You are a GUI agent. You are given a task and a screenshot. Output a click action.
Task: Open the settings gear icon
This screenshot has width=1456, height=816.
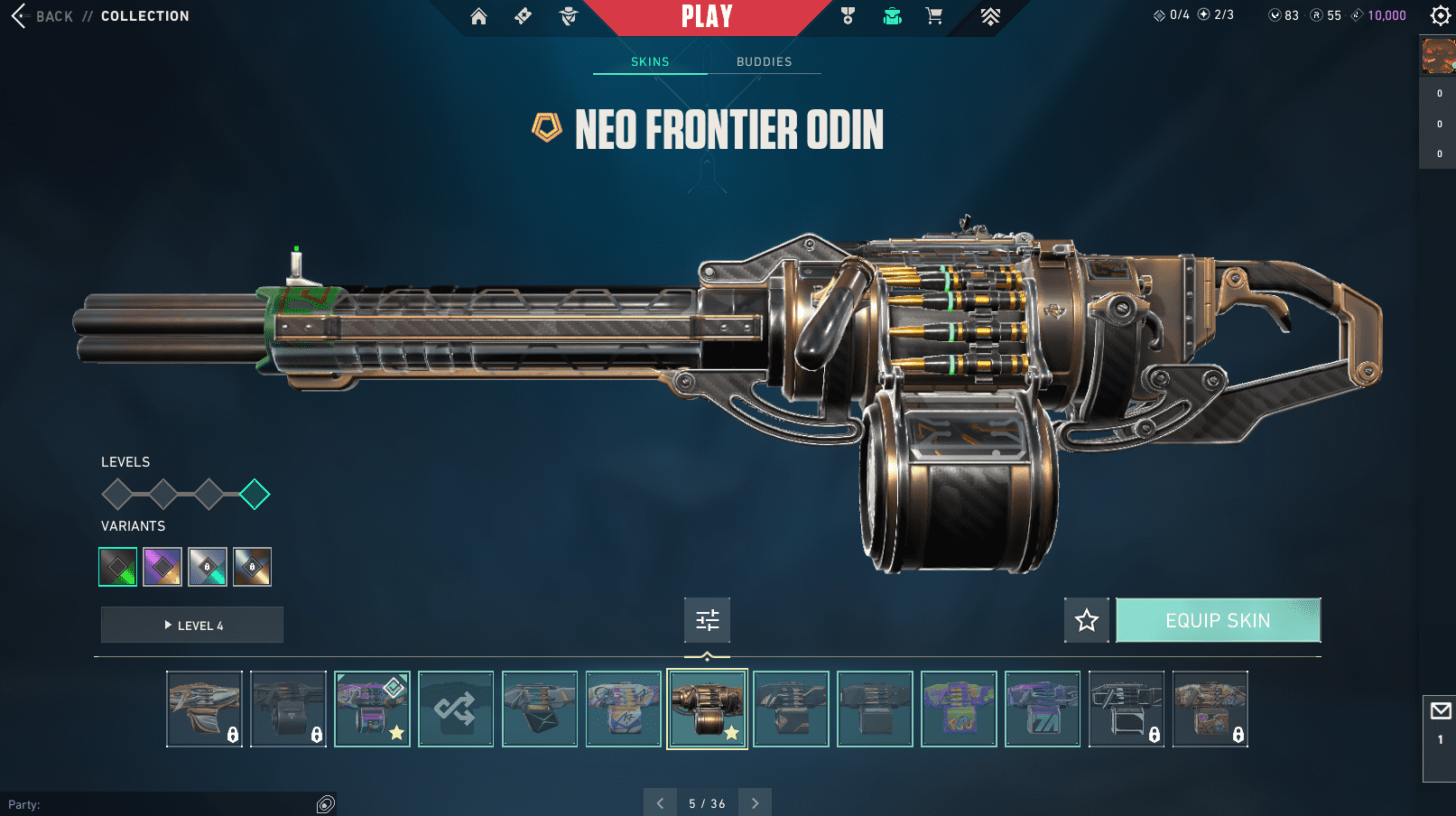tap(1441, 15)
